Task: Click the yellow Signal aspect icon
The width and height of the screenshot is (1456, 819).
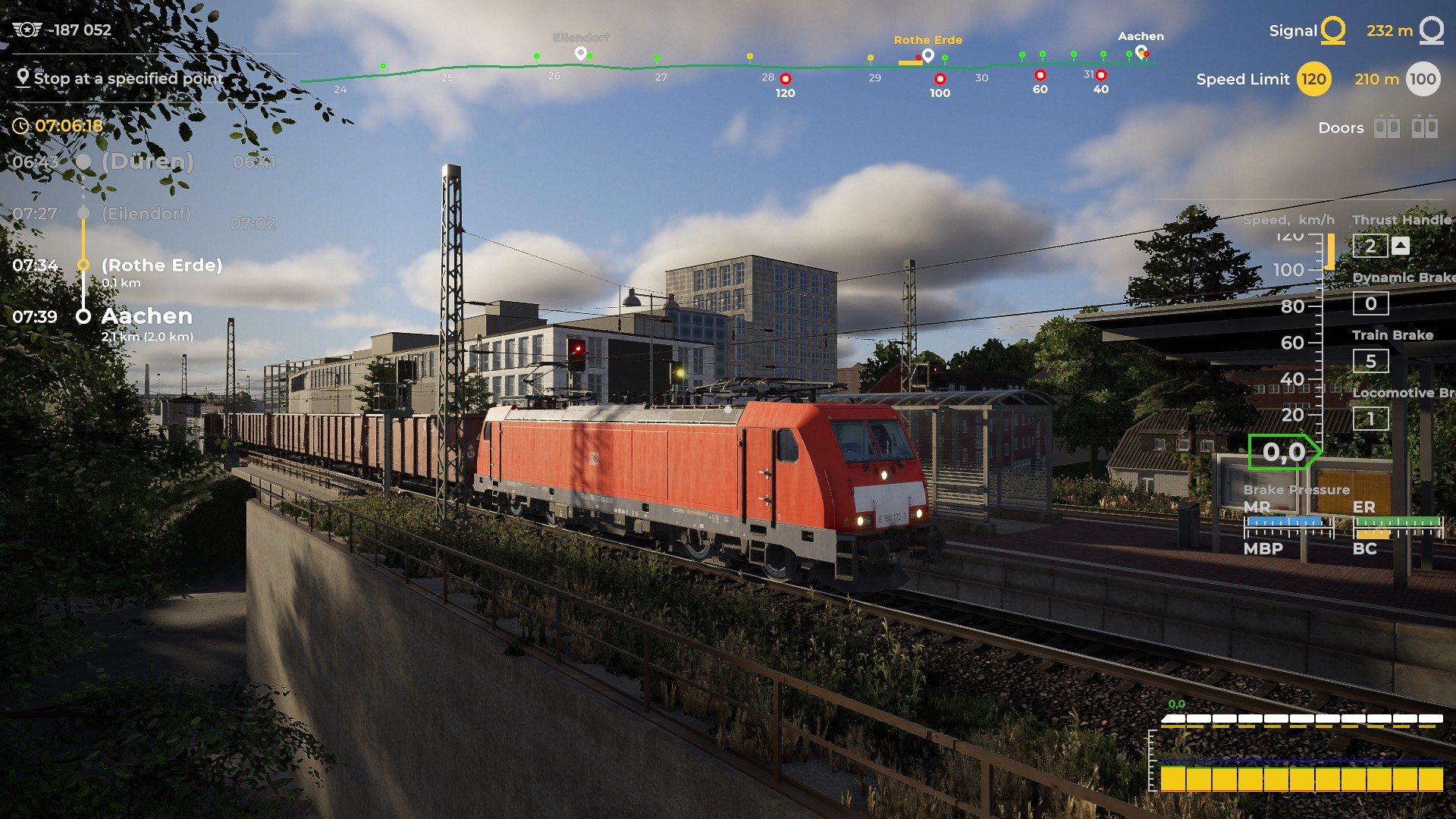Action: coord(1332,30)
